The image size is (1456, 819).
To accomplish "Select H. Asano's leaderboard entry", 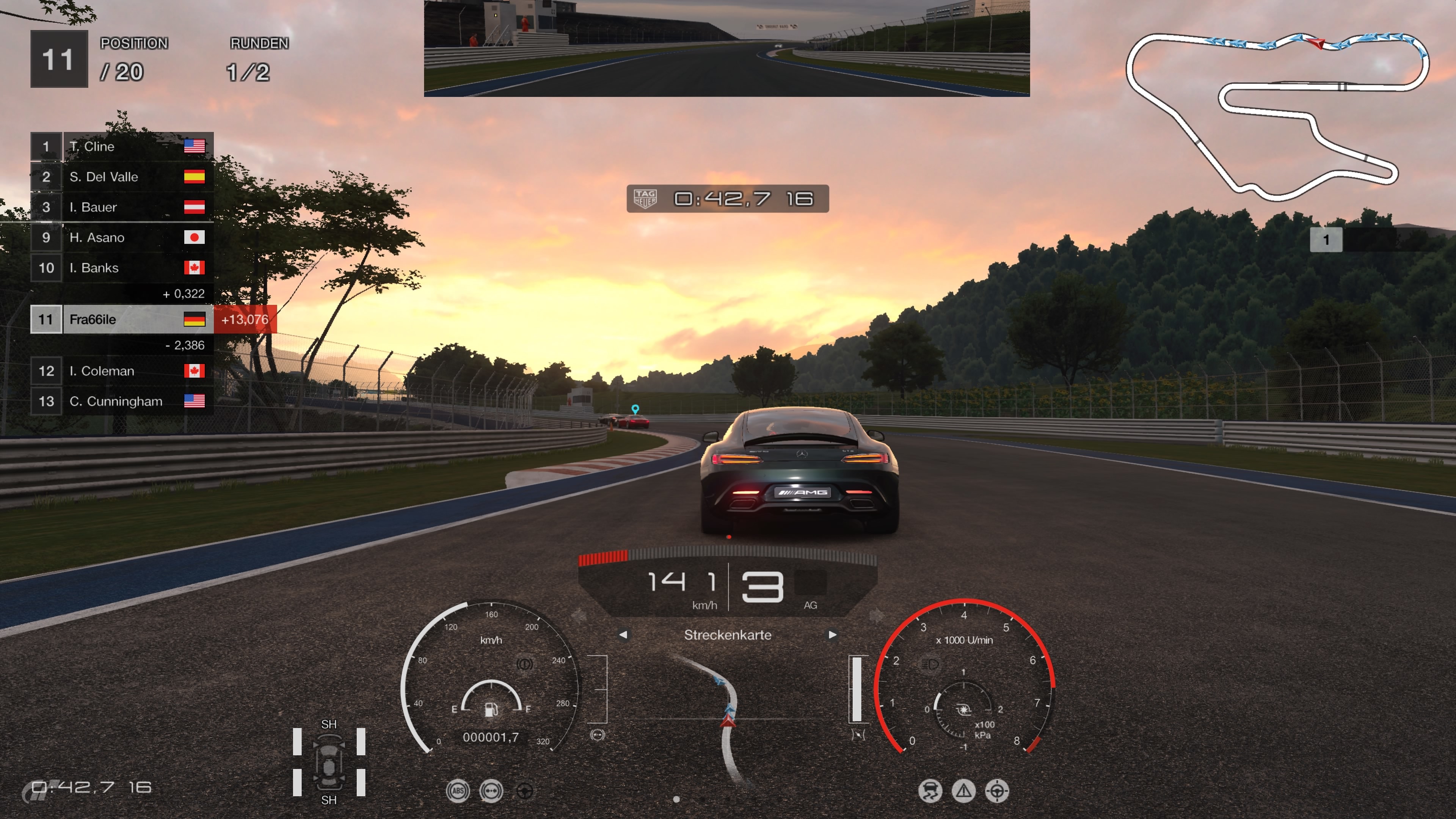I will 121,237.
